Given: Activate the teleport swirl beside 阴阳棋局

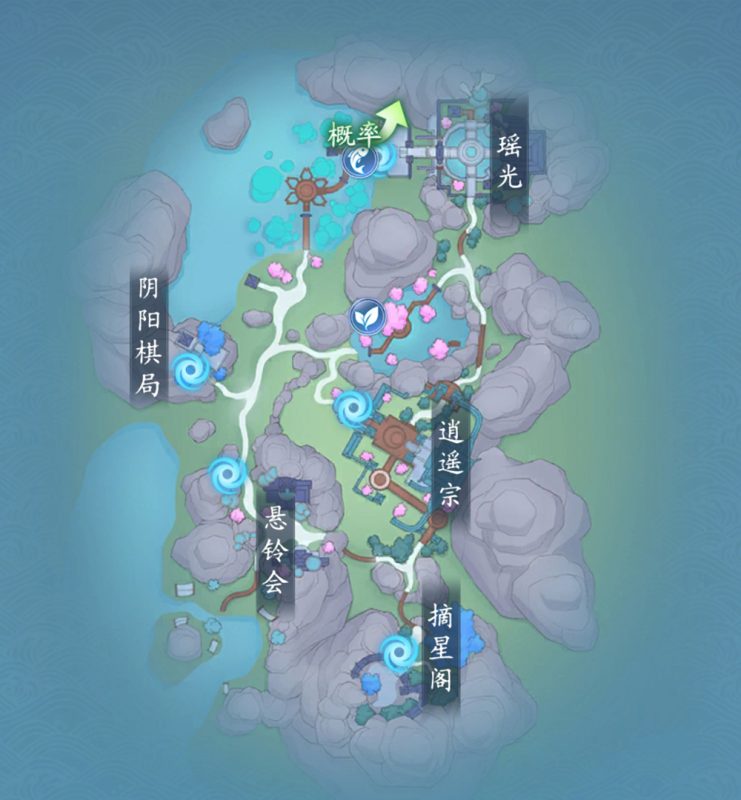Looking at the screenshot, I should pyautogui.click(x=189, y=371).
